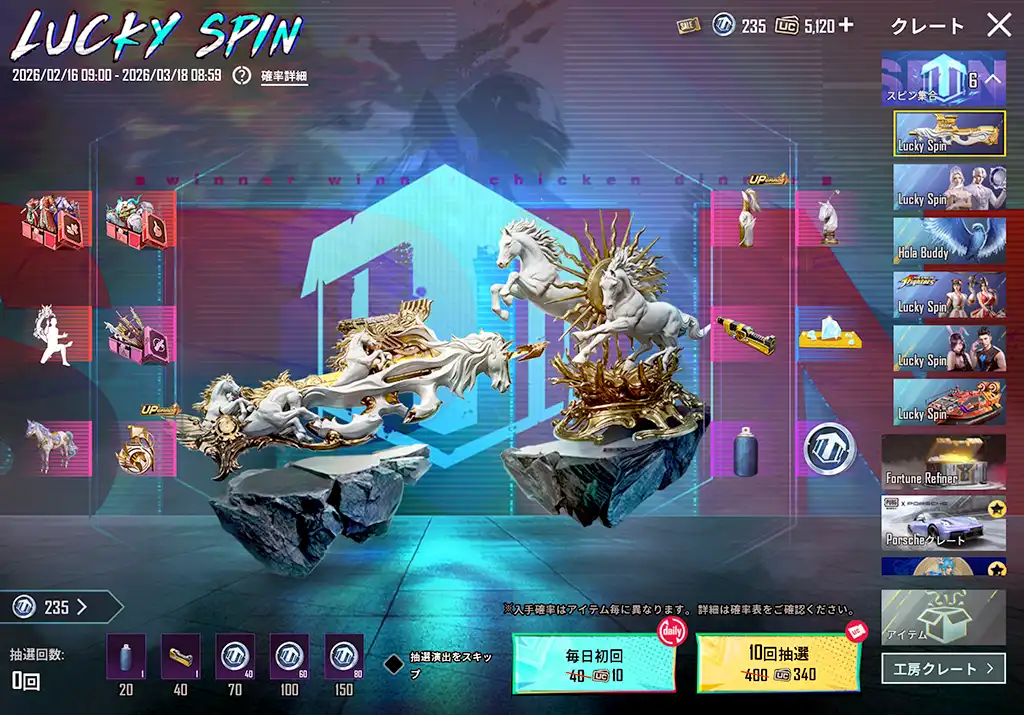
Task: Open the Porscheクレート entry
Action: [x=944, y=523]
